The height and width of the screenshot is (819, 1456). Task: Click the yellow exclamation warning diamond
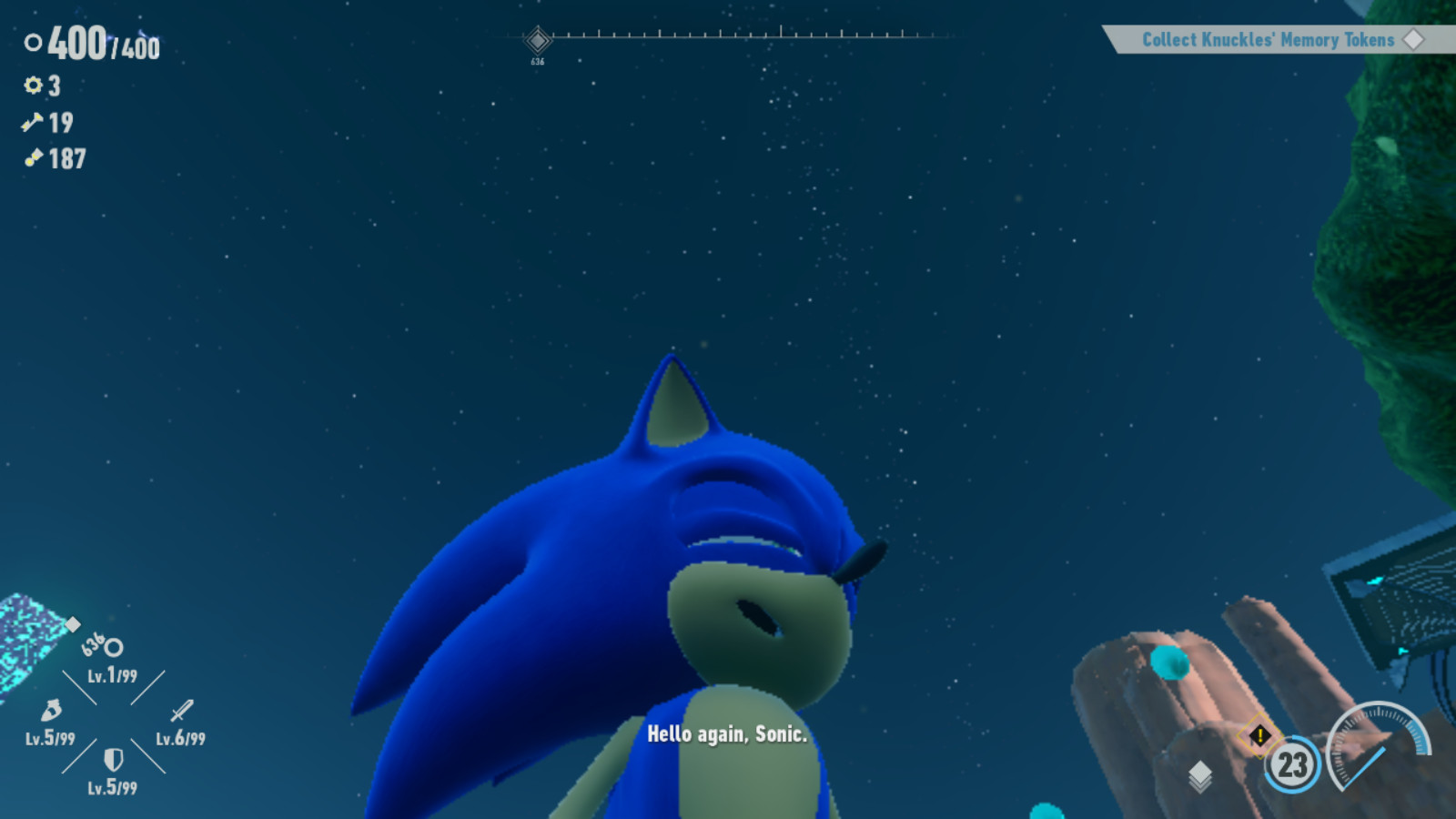pyautogui.click(x=1260, y=734)
